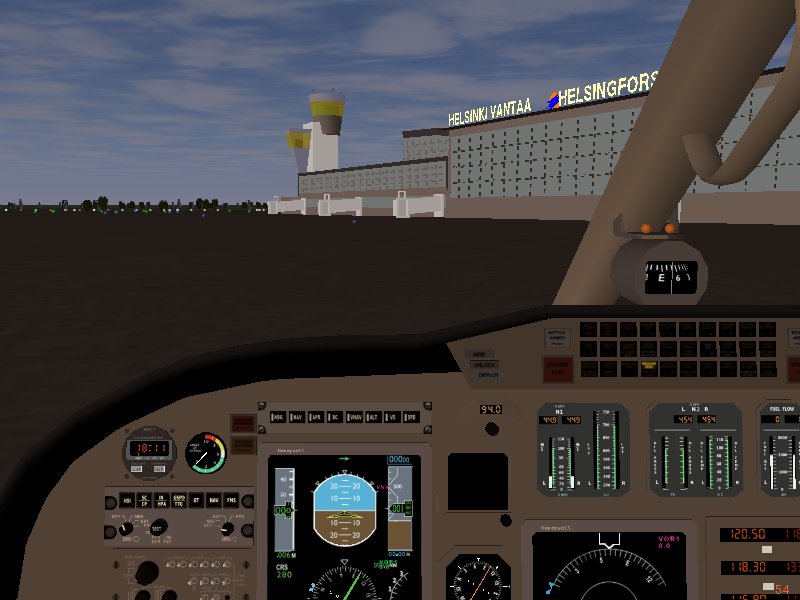Toggle the BC back course button
Image resolution: width=800 pixels, height=600 pixels.
pyautogui.click(x=335, y=415)
